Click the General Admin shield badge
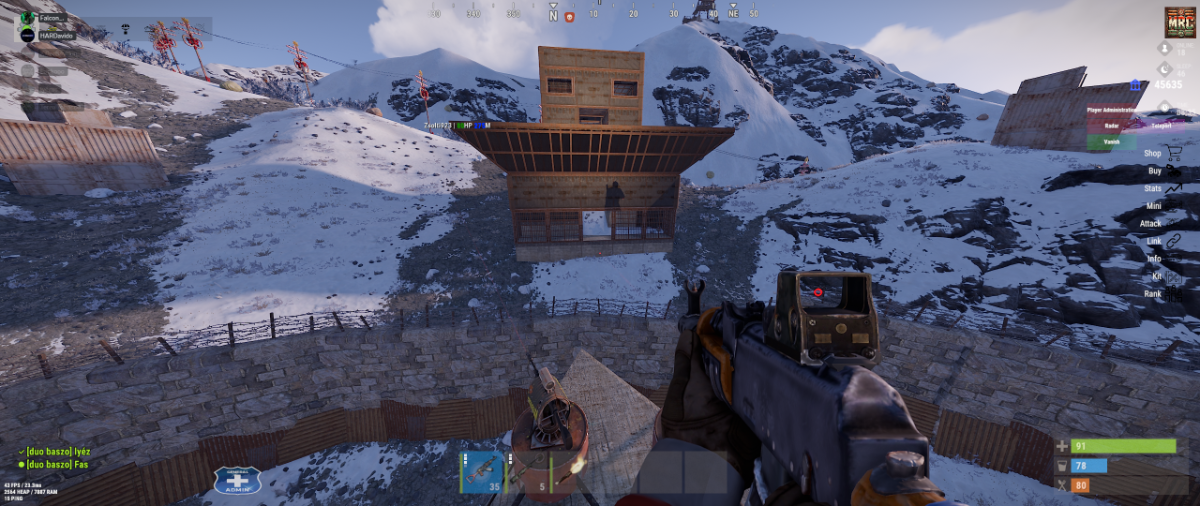Viewport: 1200px width, 506px height. (237, 480)
